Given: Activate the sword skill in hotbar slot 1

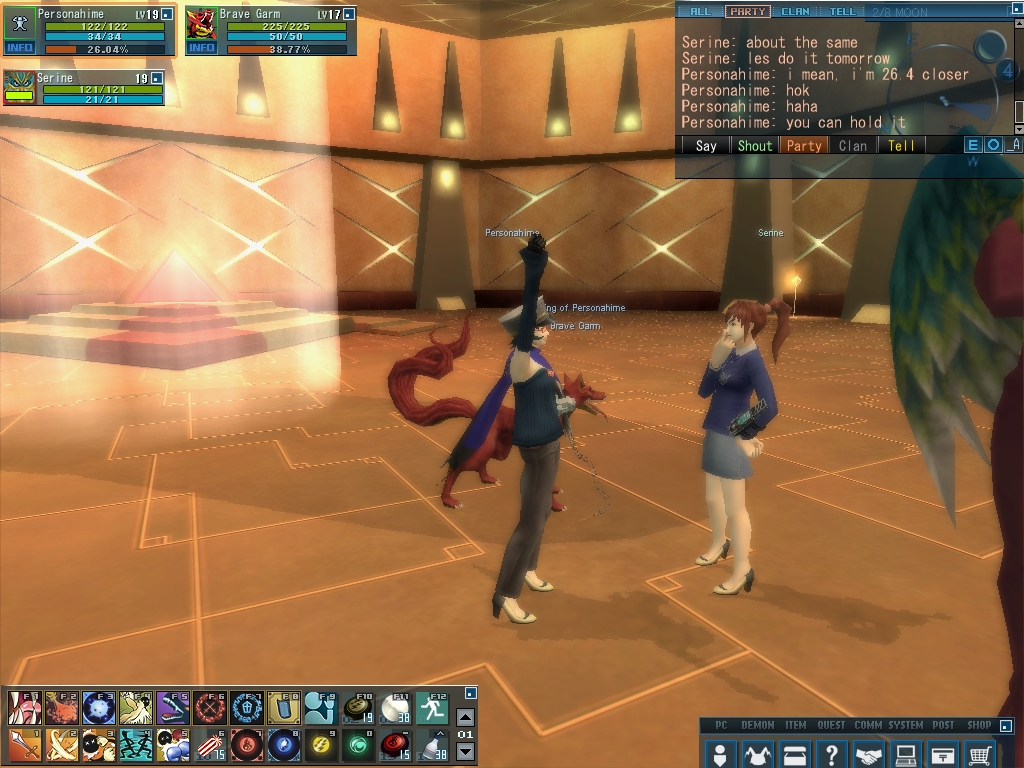Looking at the screenshot, I should pyautogui.click(x=24, y=745).
